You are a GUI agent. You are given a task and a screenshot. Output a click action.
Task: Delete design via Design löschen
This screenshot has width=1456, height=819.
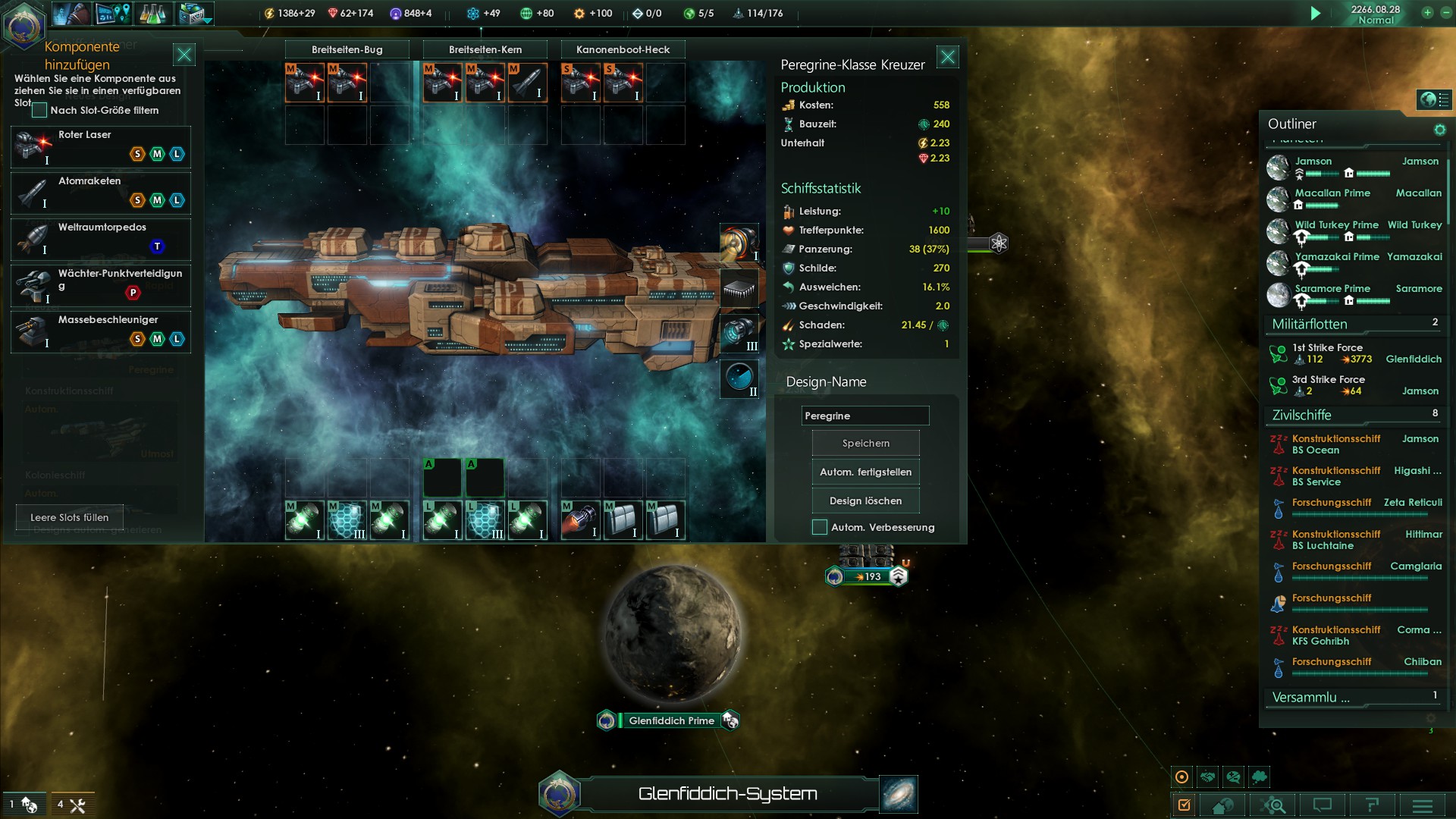[865, 500]
